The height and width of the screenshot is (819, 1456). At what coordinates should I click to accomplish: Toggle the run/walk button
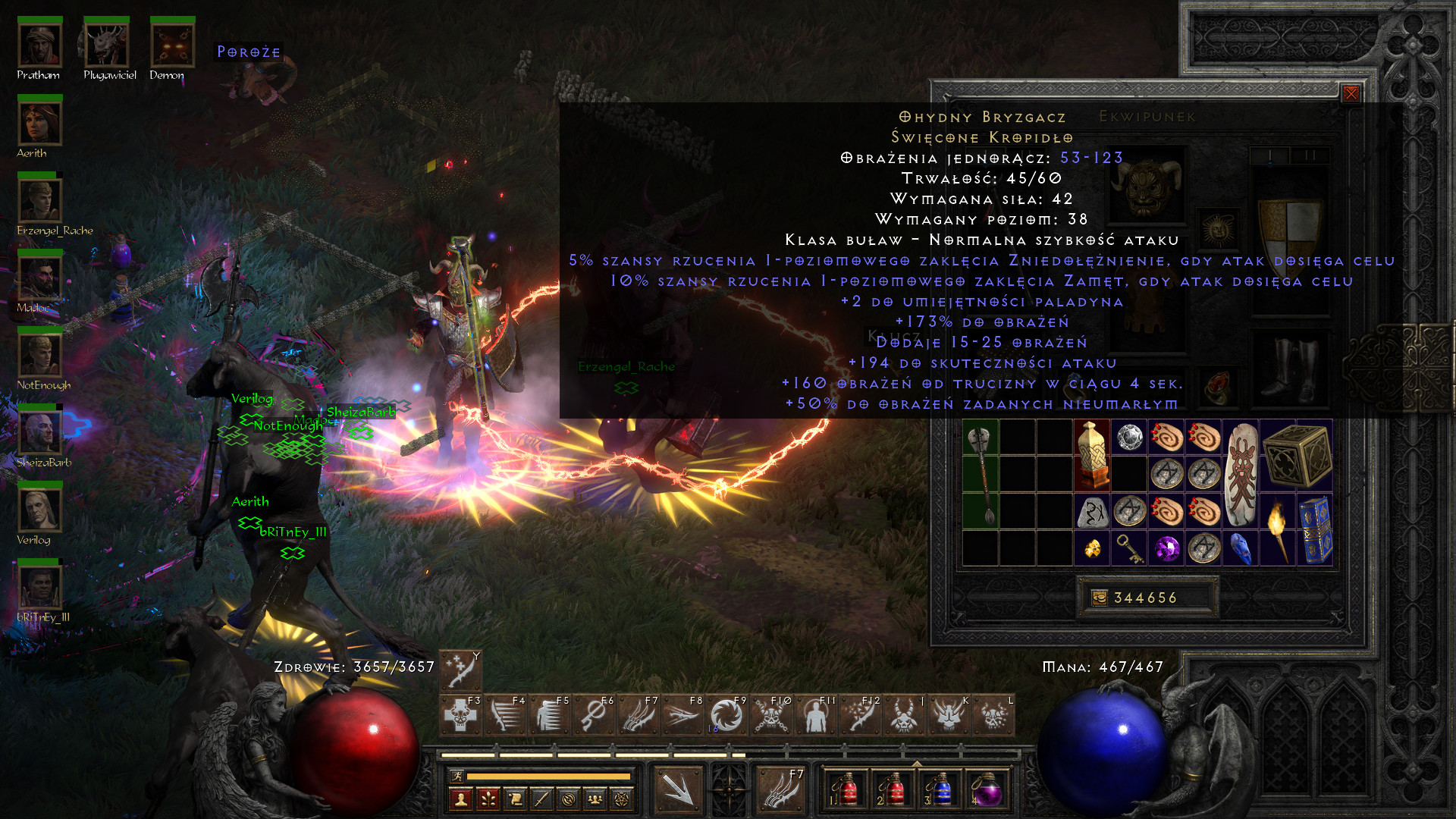click(457, 776)
